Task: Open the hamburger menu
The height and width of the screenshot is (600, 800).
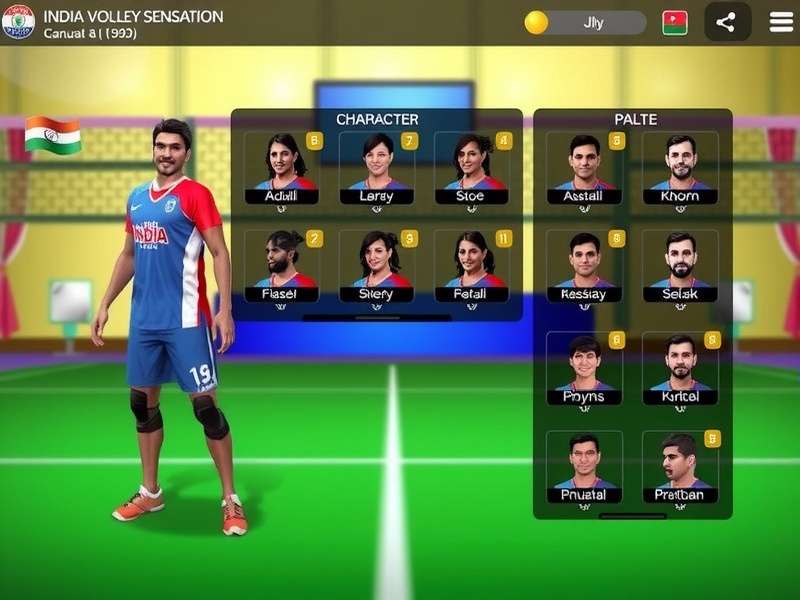Action: (x=781, y=22)
